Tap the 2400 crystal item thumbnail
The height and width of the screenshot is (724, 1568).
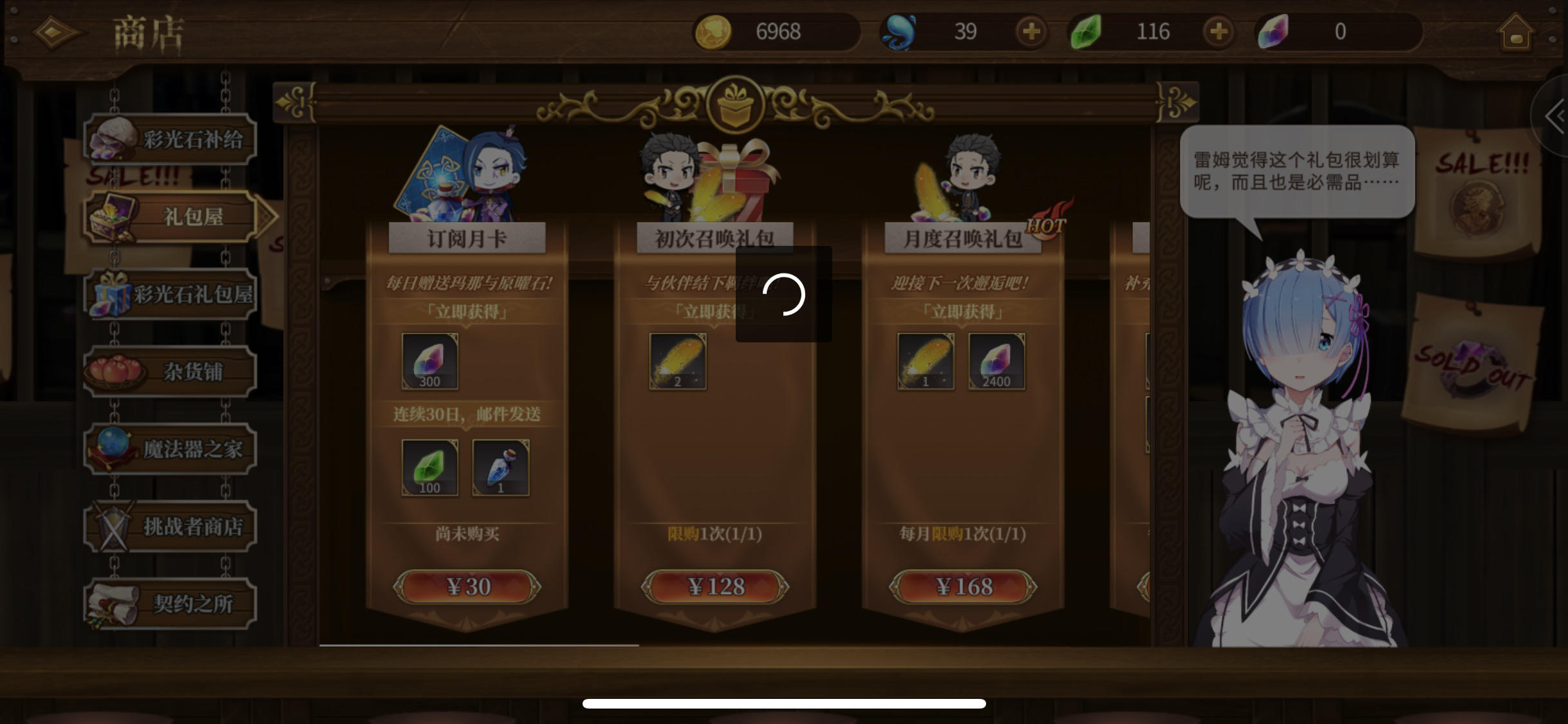click(996, 362)
